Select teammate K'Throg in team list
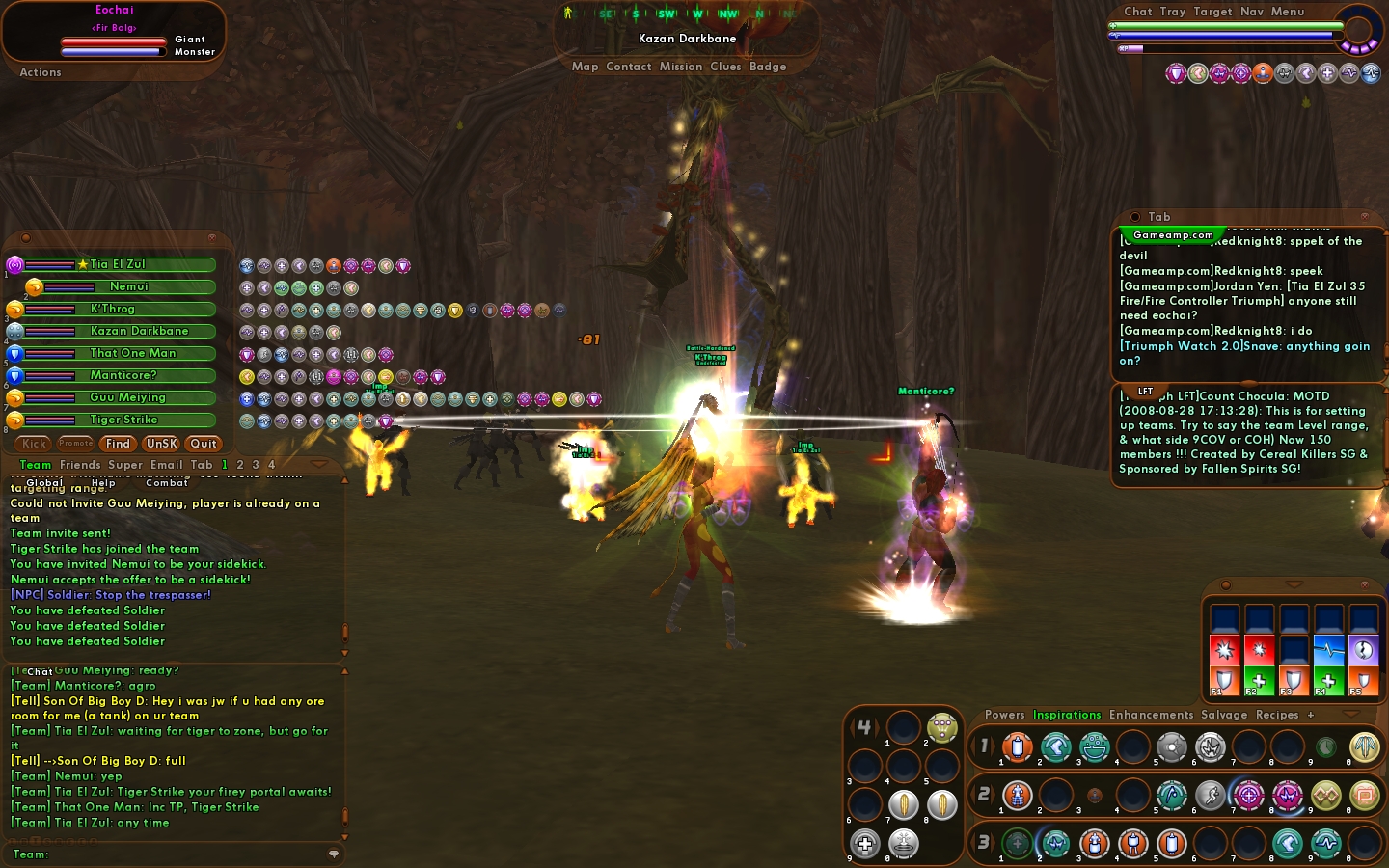The height and width of the screenshot is (868, 1389). [x=113, y=309]
